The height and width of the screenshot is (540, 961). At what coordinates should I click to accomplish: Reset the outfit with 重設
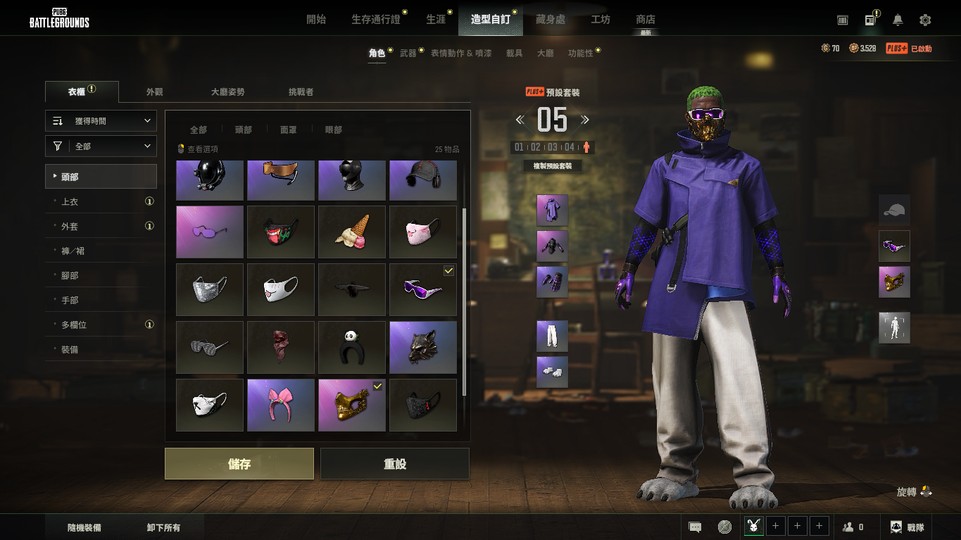coord(394,464)
